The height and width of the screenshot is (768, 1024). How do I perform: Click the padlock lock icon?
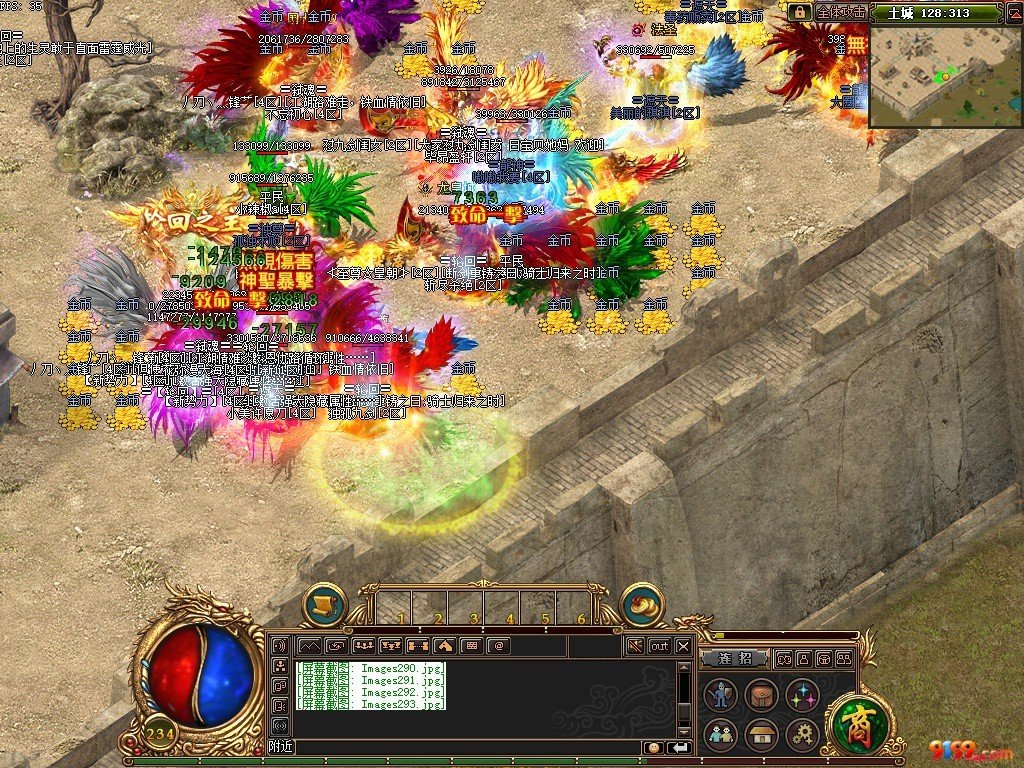click(799, 12)
